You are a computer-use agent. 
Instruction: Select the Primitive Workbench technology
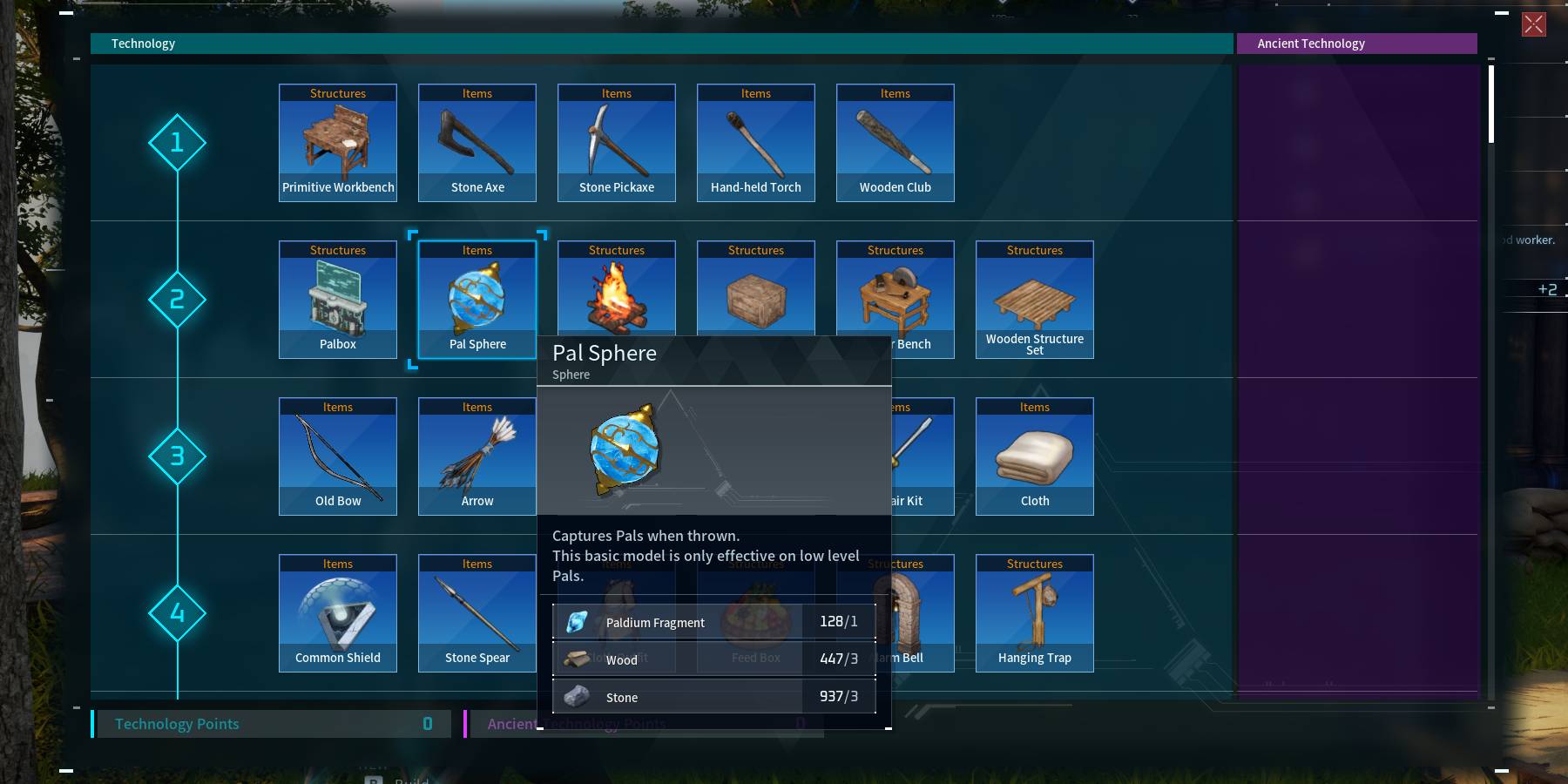[338, 142]
